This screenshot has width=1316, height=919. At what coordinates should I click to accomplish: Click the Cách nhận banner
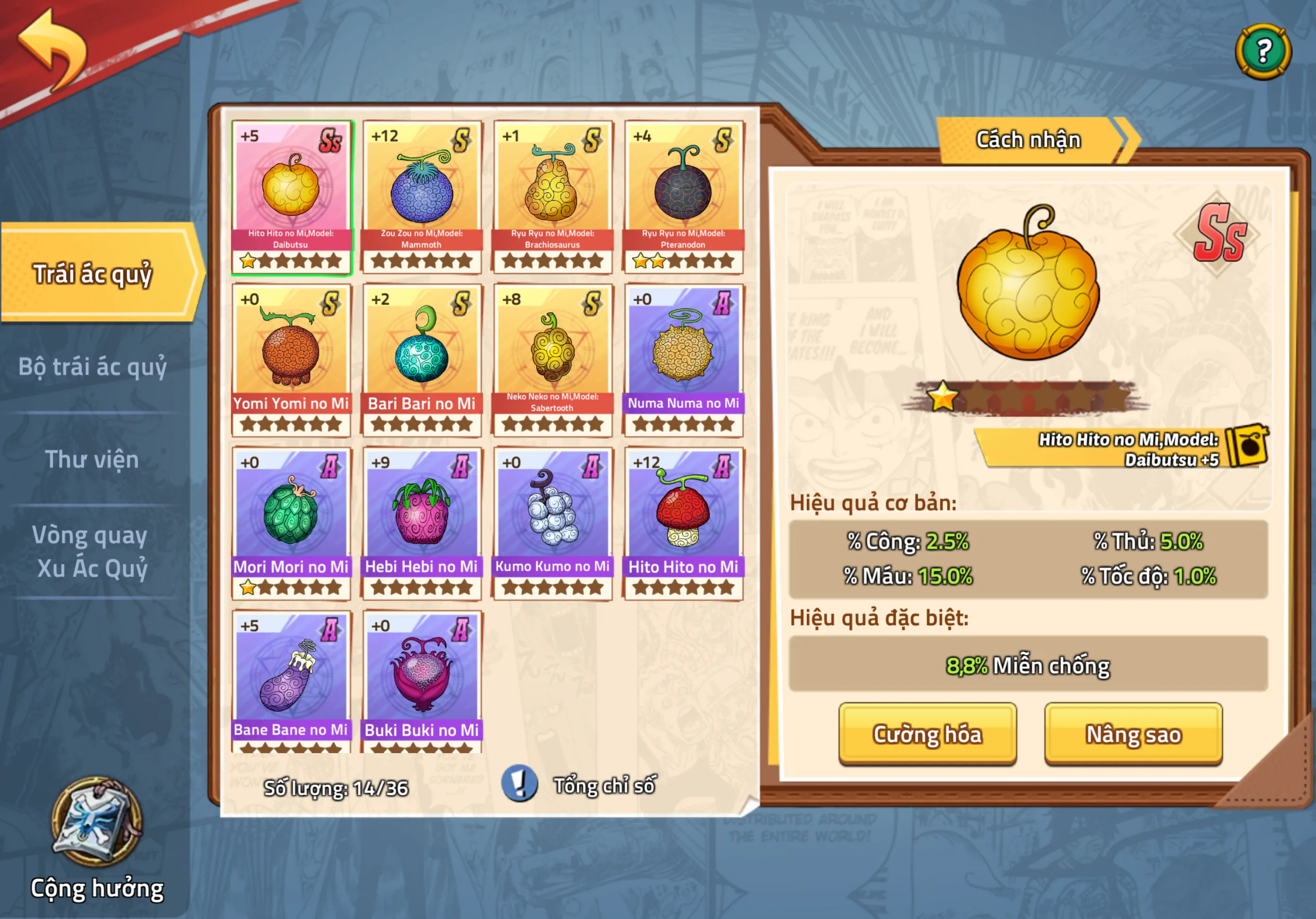pyautogui.click(x=1029, y=140)
